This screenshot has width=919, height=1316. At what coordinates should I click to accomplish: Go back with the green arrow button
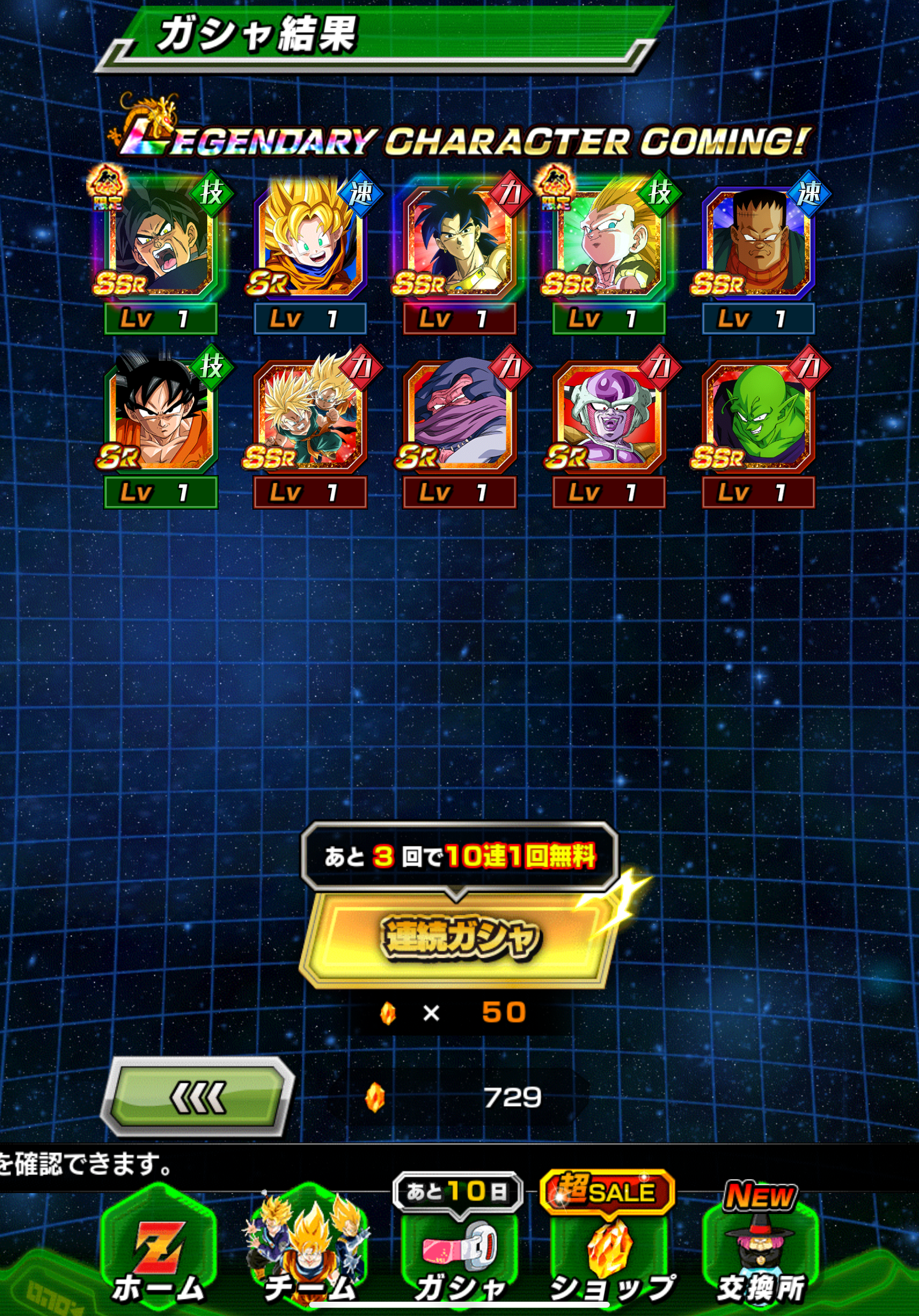198,1097
